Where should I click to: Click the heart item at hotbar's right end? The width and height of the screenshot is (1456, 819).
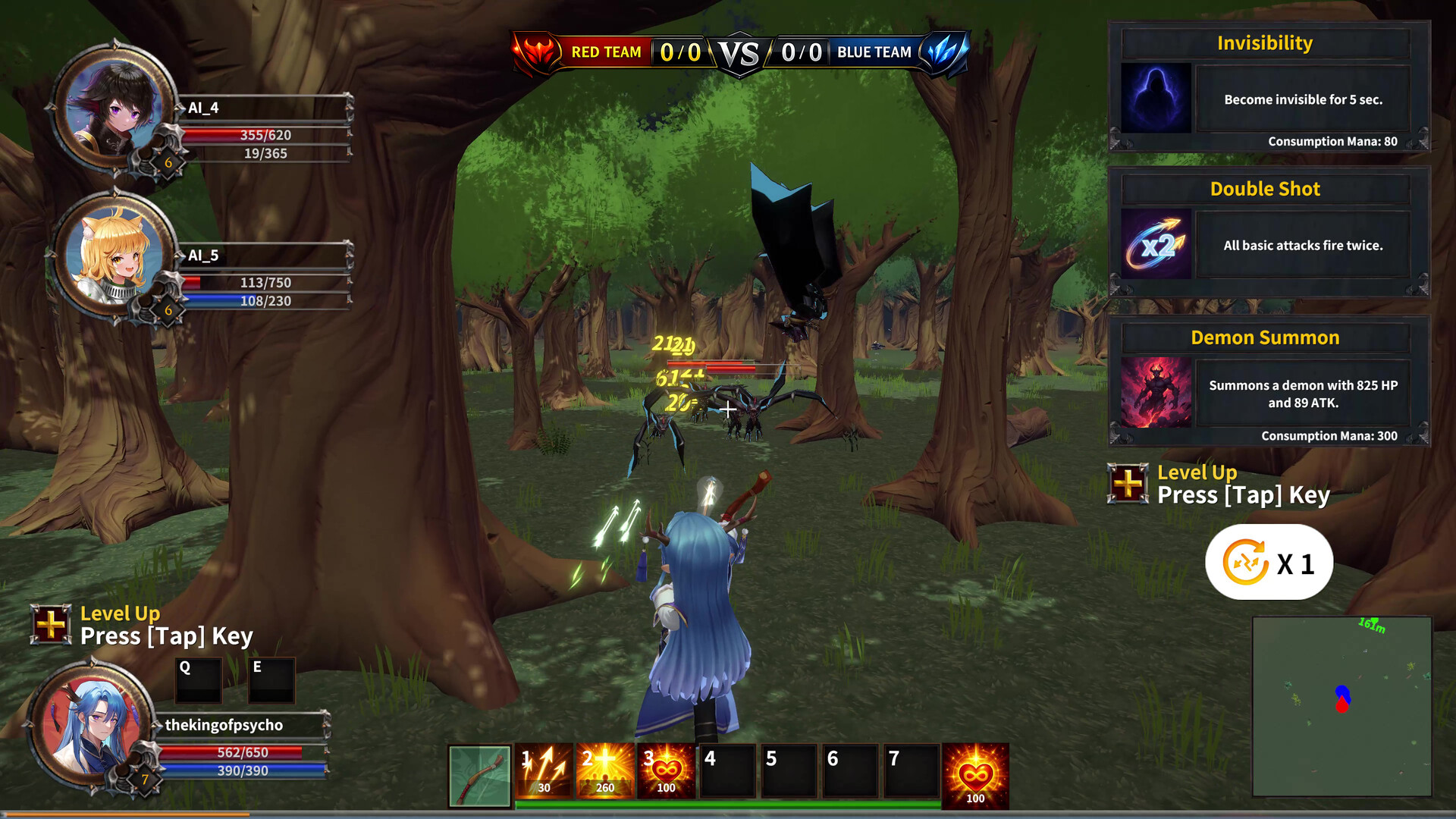pos(975,773)
